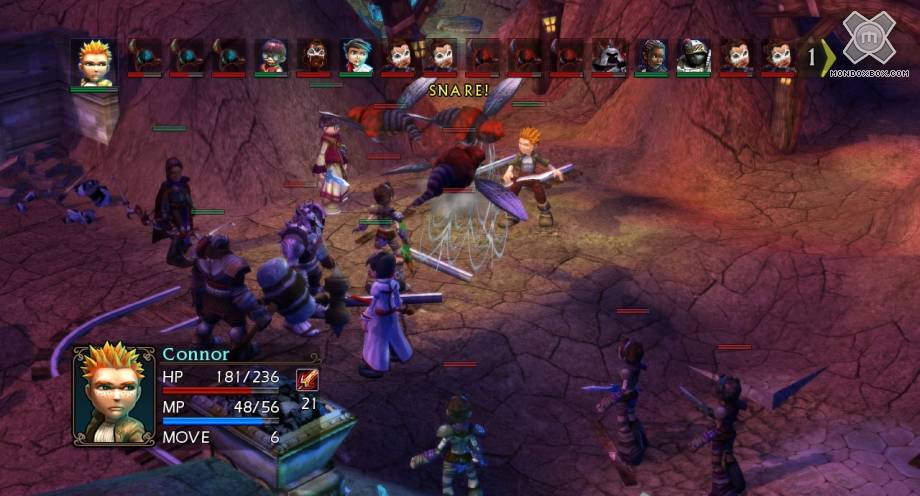Viewport: 920px width, 496px height.
Task: Select the bearded dwarf turn-order portrait
Action: coord(313,56)
